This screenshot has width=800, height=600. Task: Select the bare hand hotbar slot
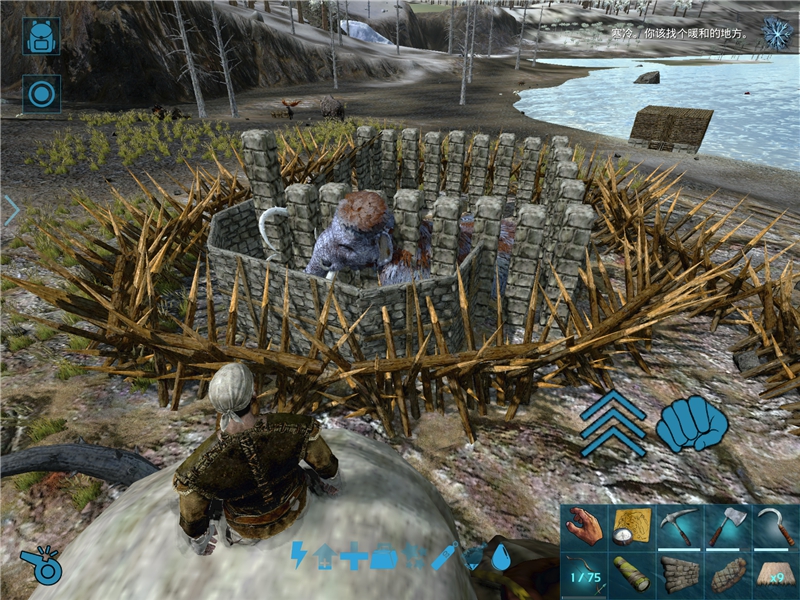pyautogui.click(x=584, y=527)
